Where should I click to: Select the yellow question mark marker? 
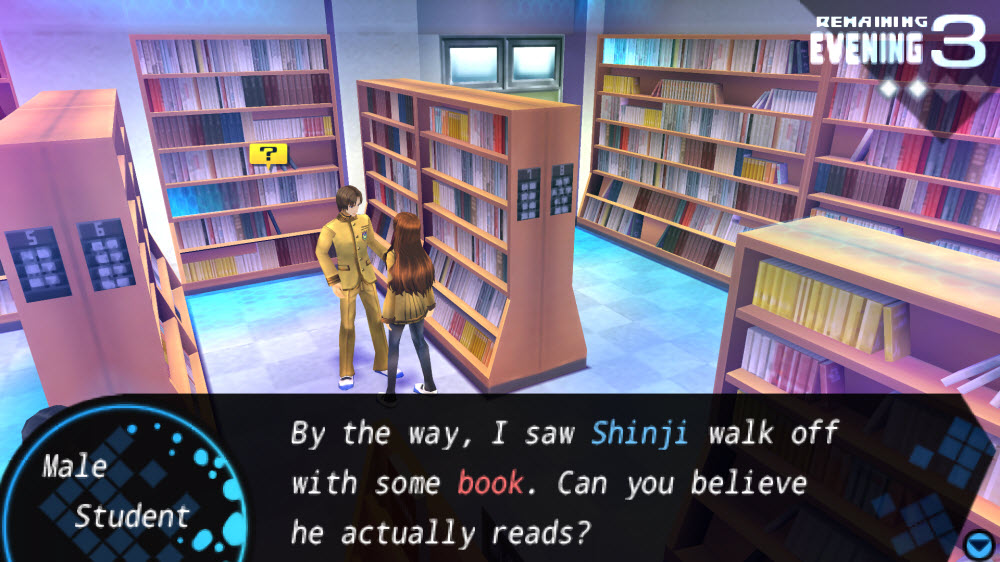click(x=268, y=154)
